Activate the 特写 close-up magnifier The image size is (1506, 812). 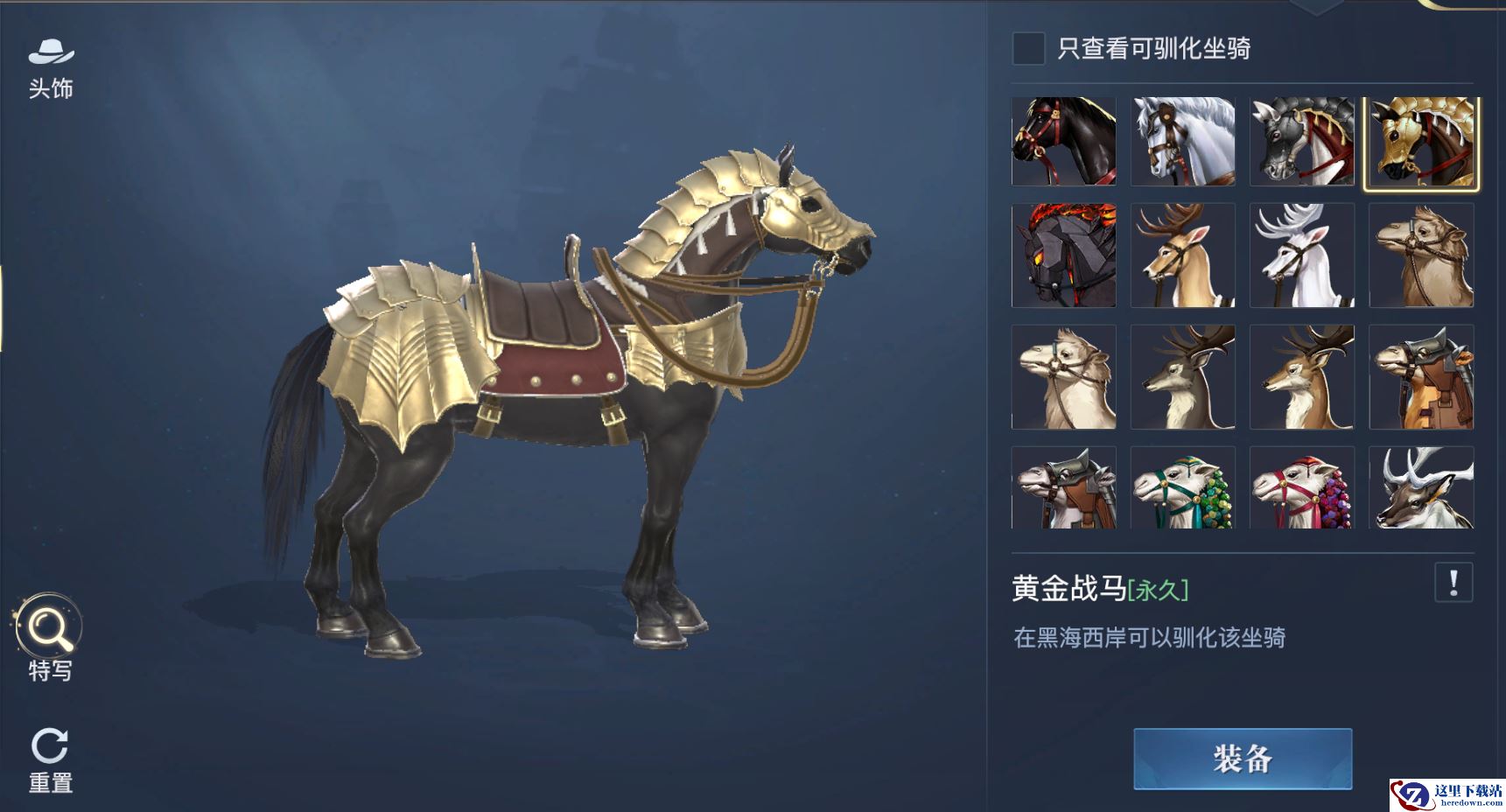point(49,627)
